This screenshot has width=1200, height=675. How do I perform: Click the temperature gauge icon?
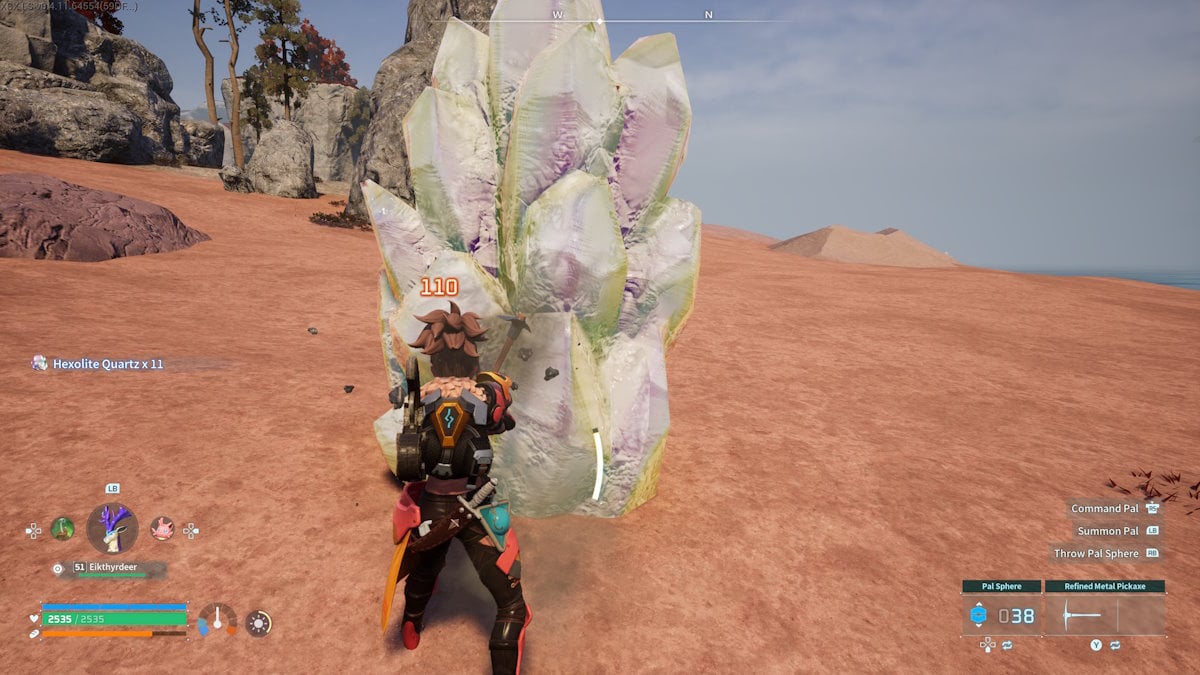click(x=217, y=620)
